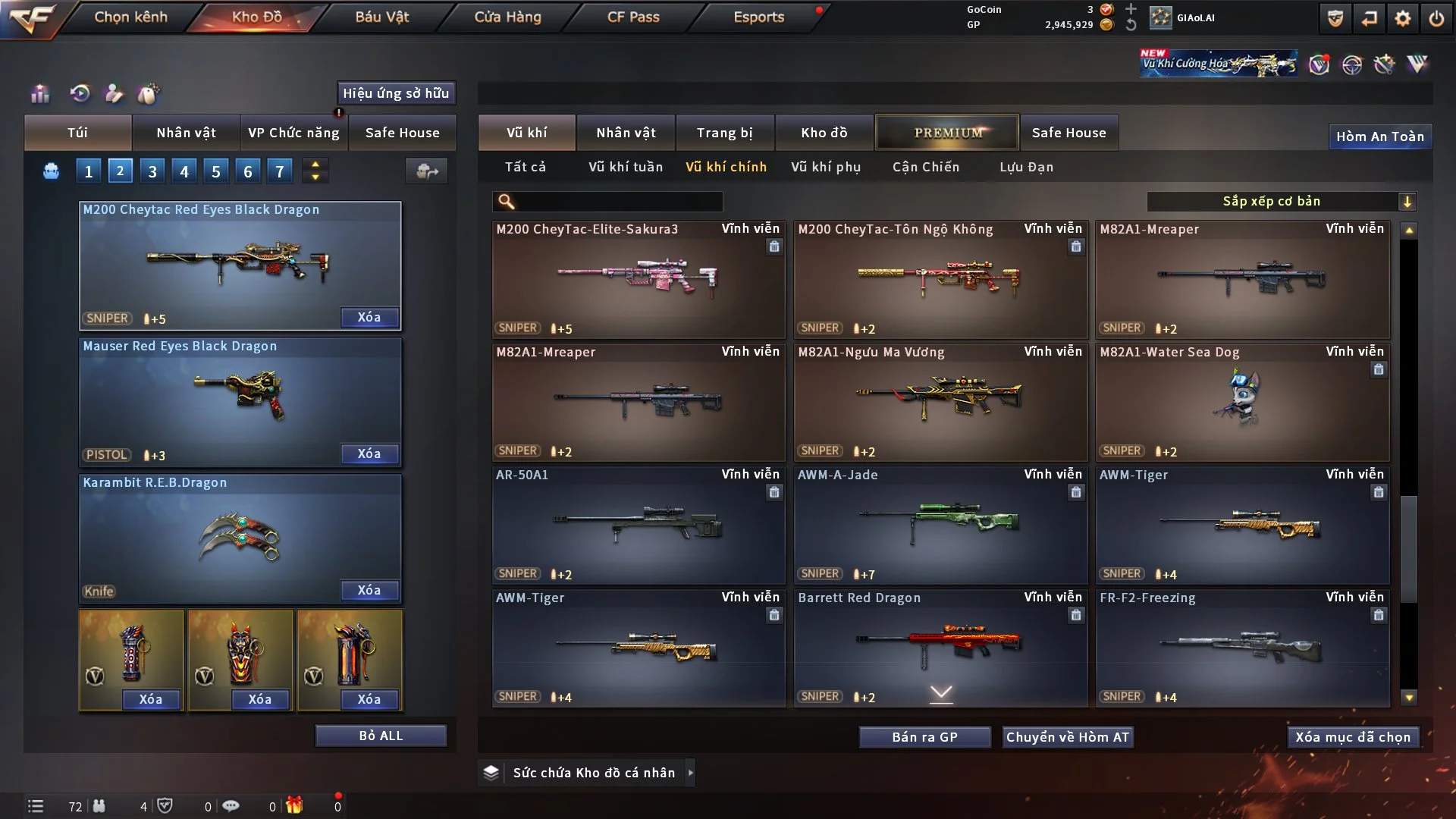Click the Bán ra GP button
Viewport: 1456px width, 819px height.
924,737
